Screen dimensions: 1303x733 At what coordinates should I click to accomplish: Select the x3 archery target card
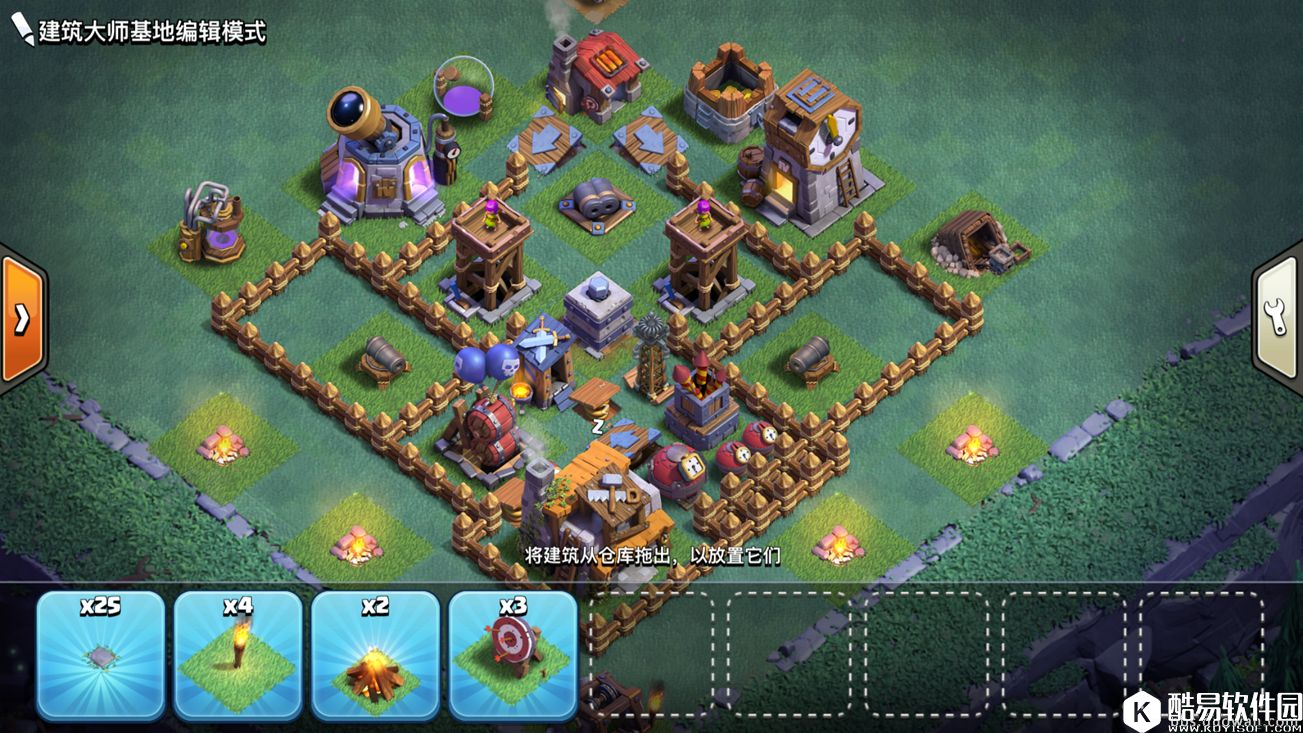click(512, 655)
